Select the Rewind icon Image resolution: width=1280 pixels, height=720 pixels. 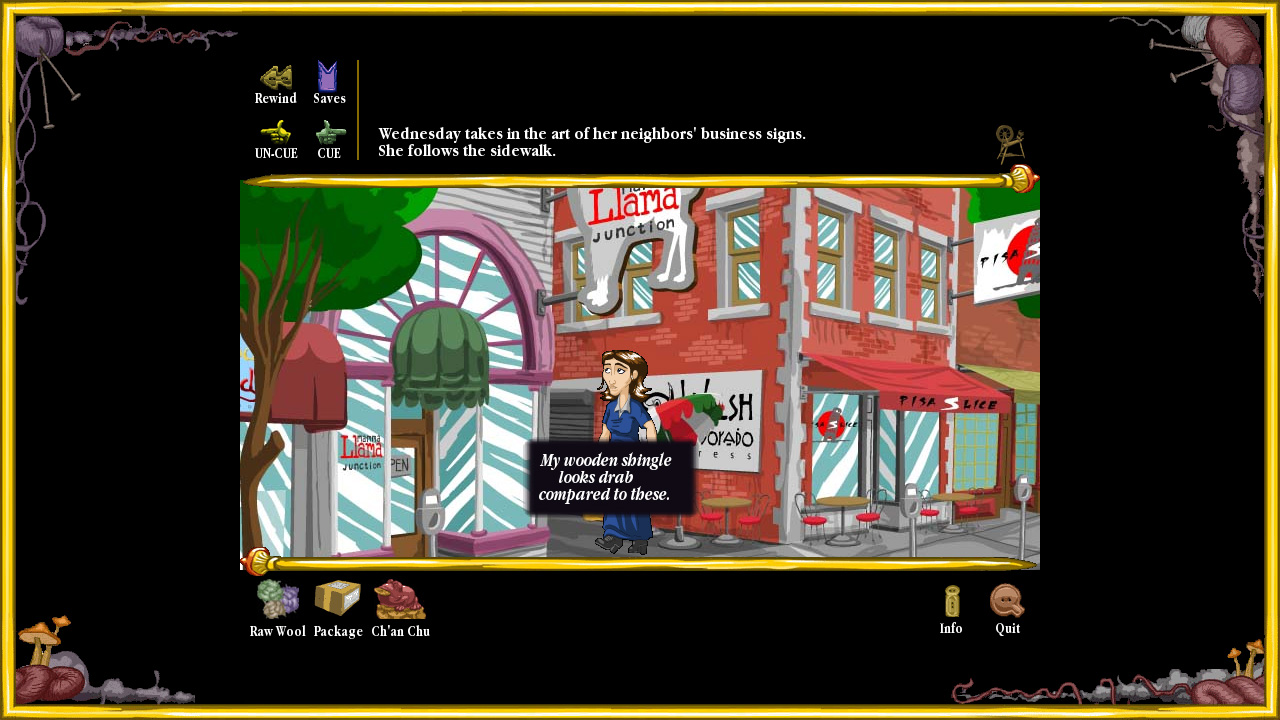(275, 76)
